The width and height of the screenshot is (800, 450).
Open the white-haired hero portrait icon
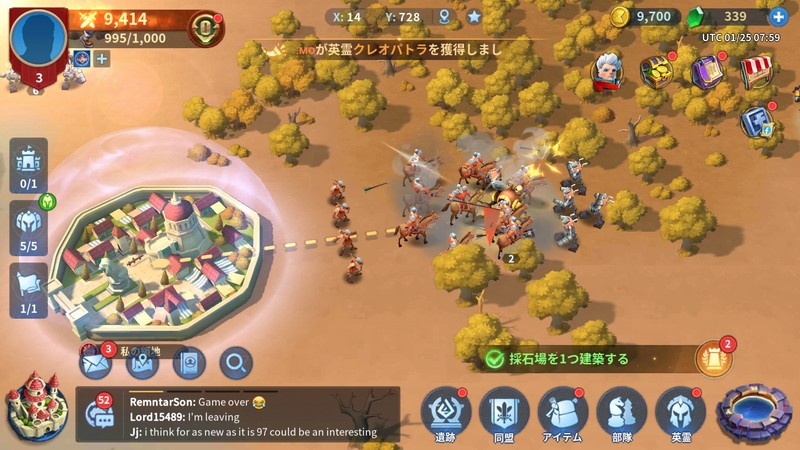pos(607,71)
